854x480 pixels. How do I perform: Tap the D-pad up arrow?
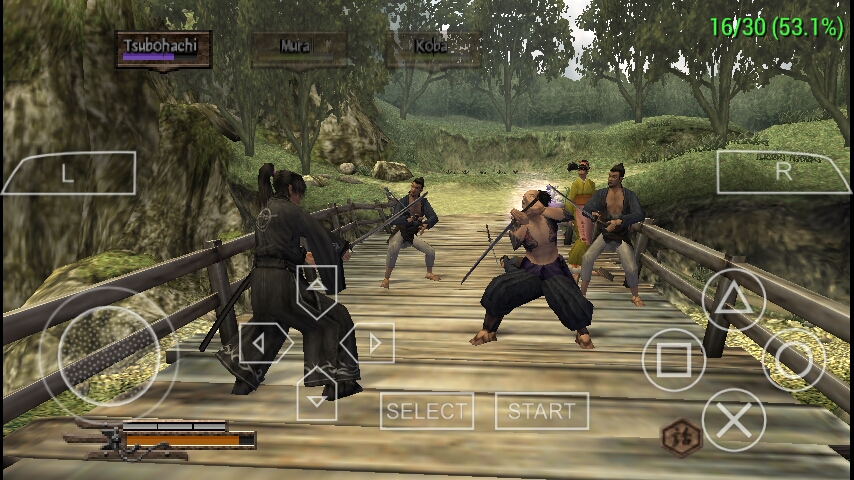click(316, 288)
